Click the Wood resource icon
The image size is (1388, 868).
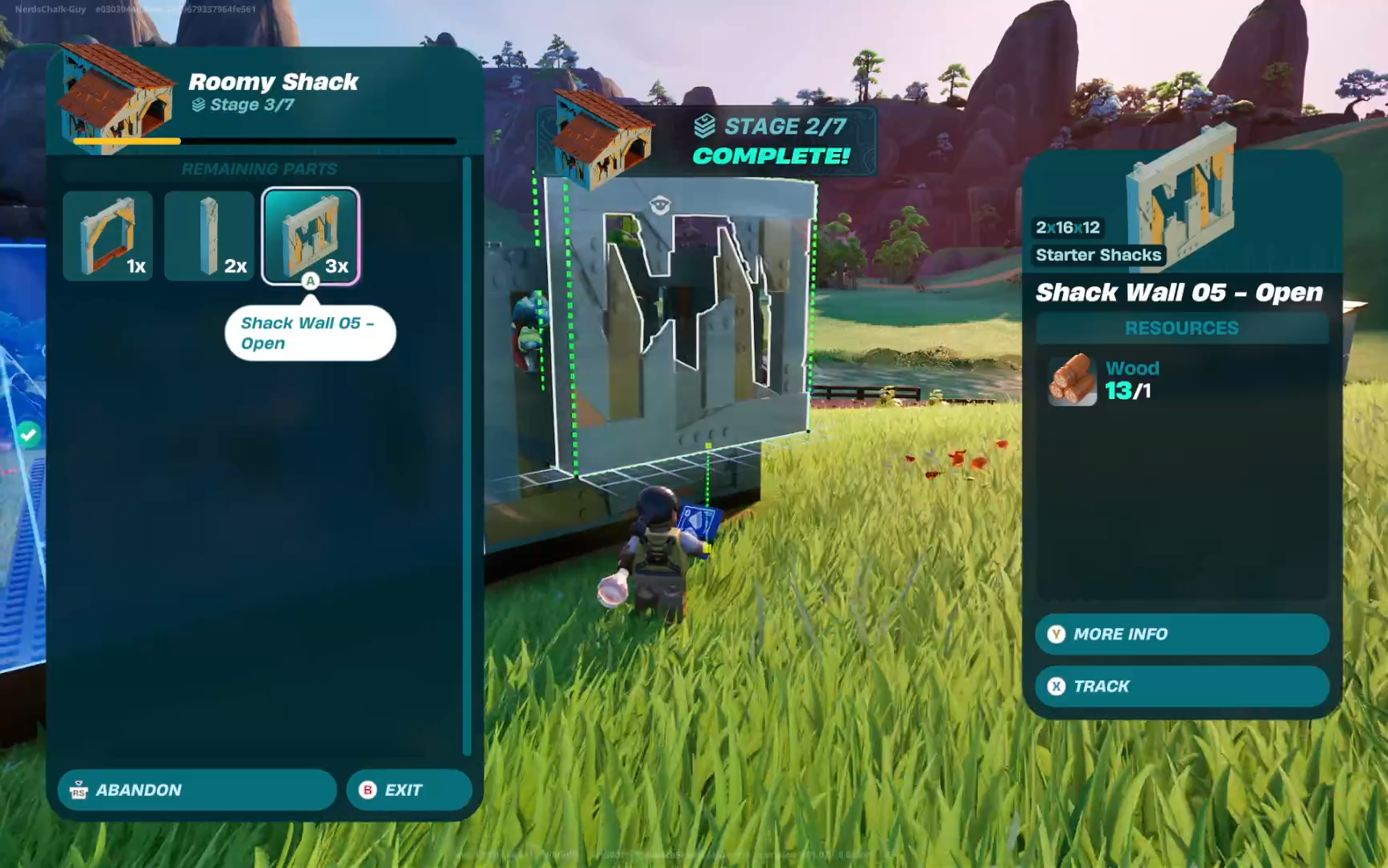[x=1072, y=380]
